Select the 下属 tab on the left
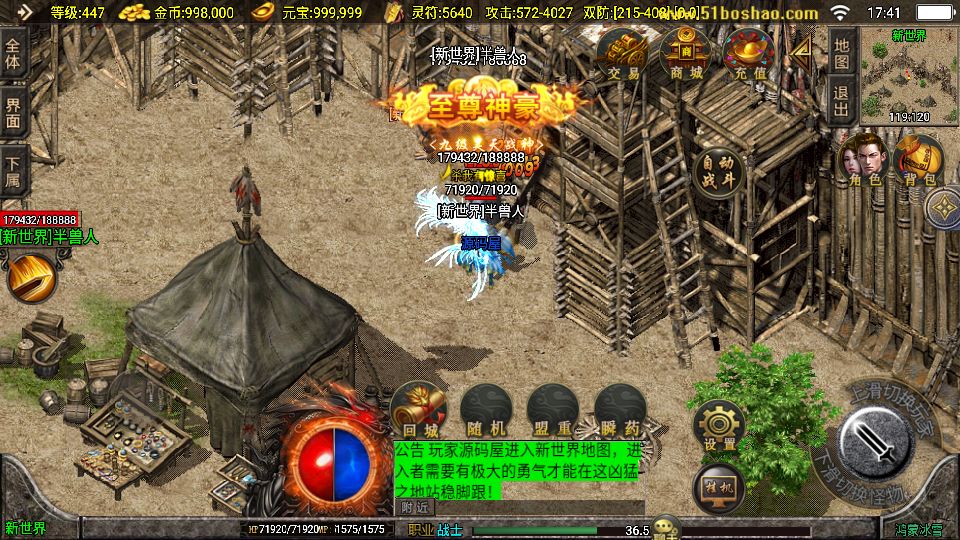This screenshot has height=540, width=960. pos(13,170)
